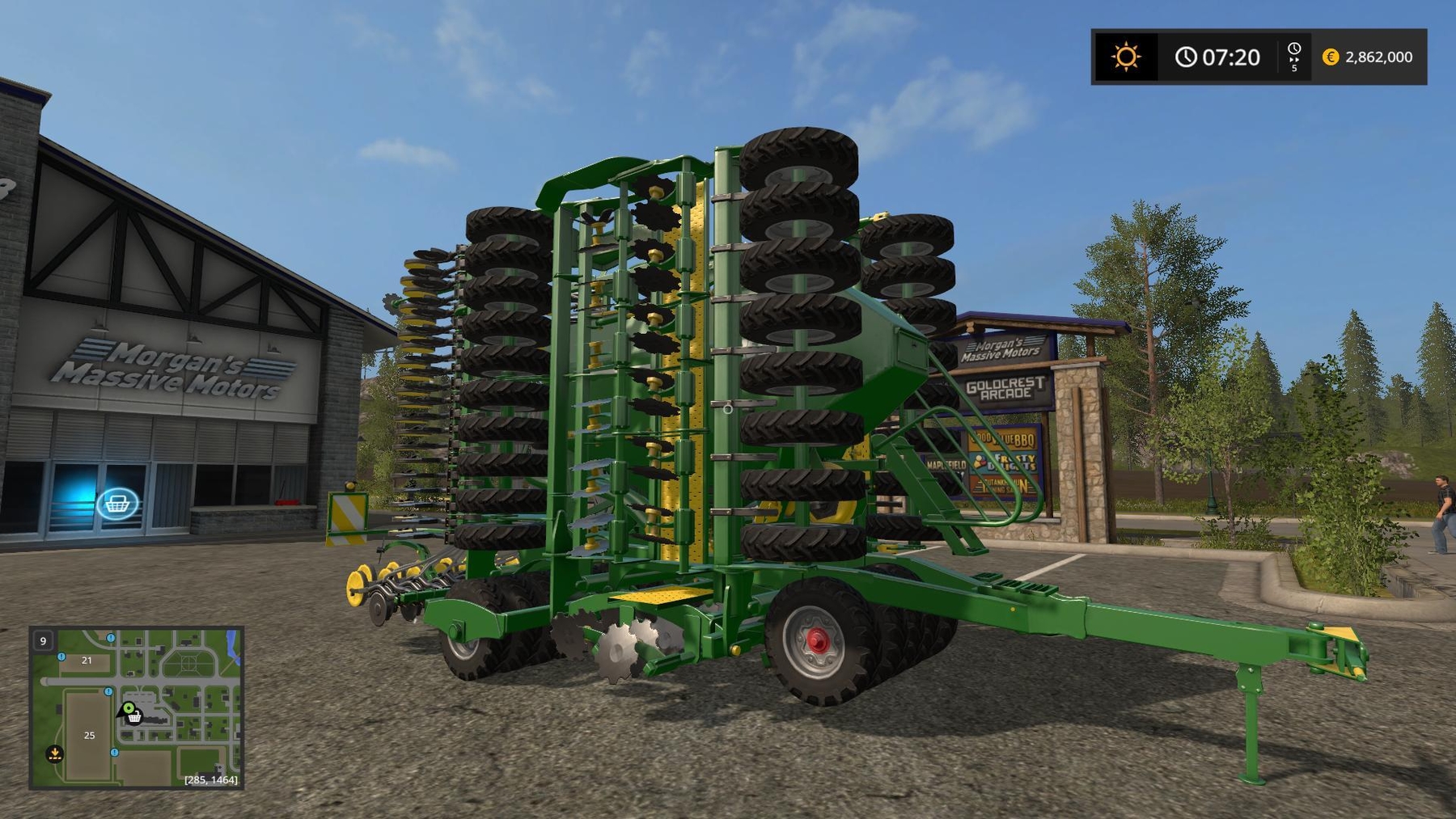Click the euro coin icon in the HUD
This screenshot has height=819, width=1456.
[1331, 57]
